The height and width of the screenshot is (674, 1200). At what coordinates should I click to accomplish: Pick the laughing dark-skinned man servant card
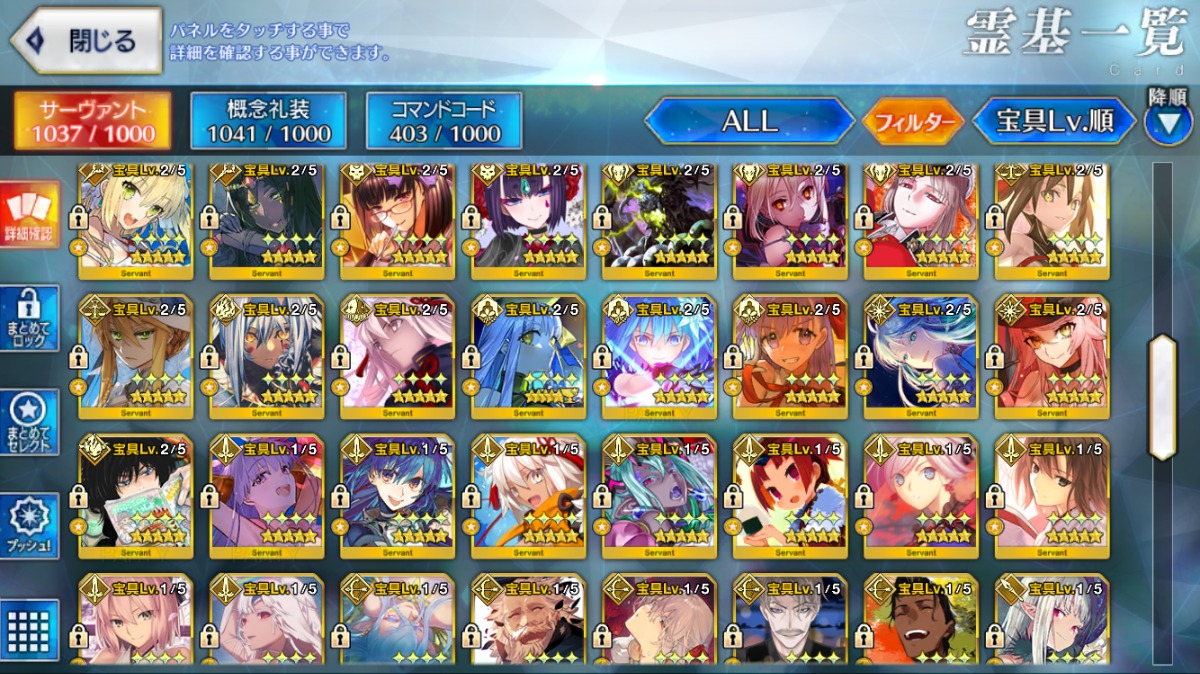[921, 621]
